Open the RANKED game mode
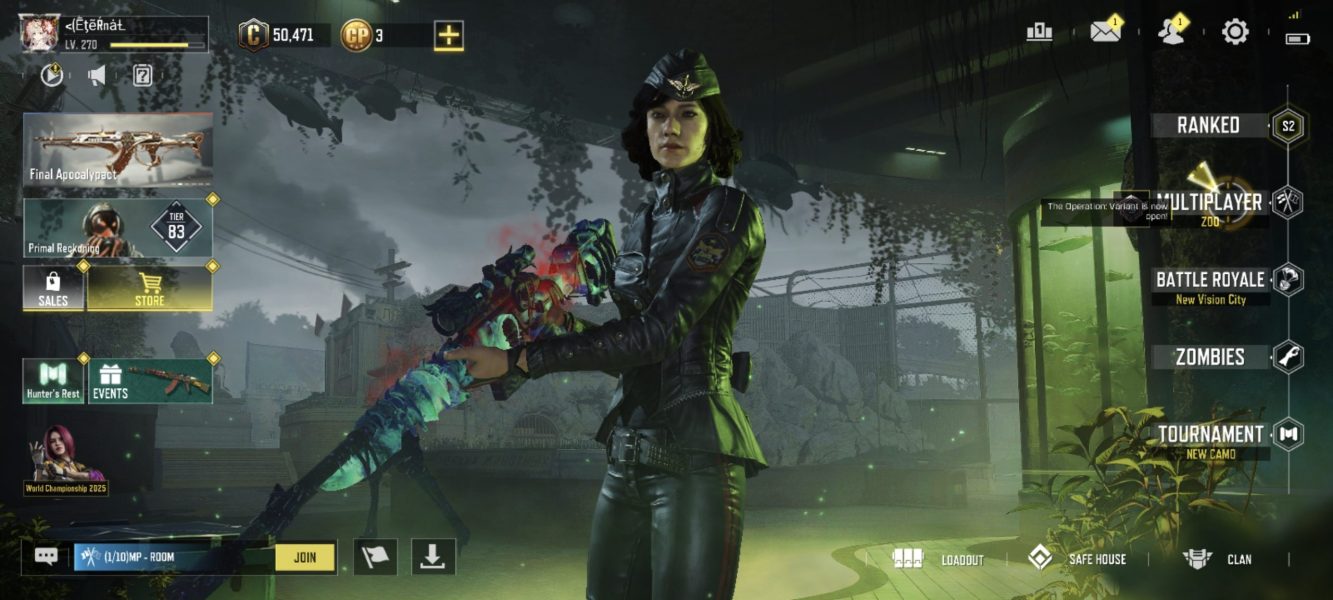 pos(1208,125)
